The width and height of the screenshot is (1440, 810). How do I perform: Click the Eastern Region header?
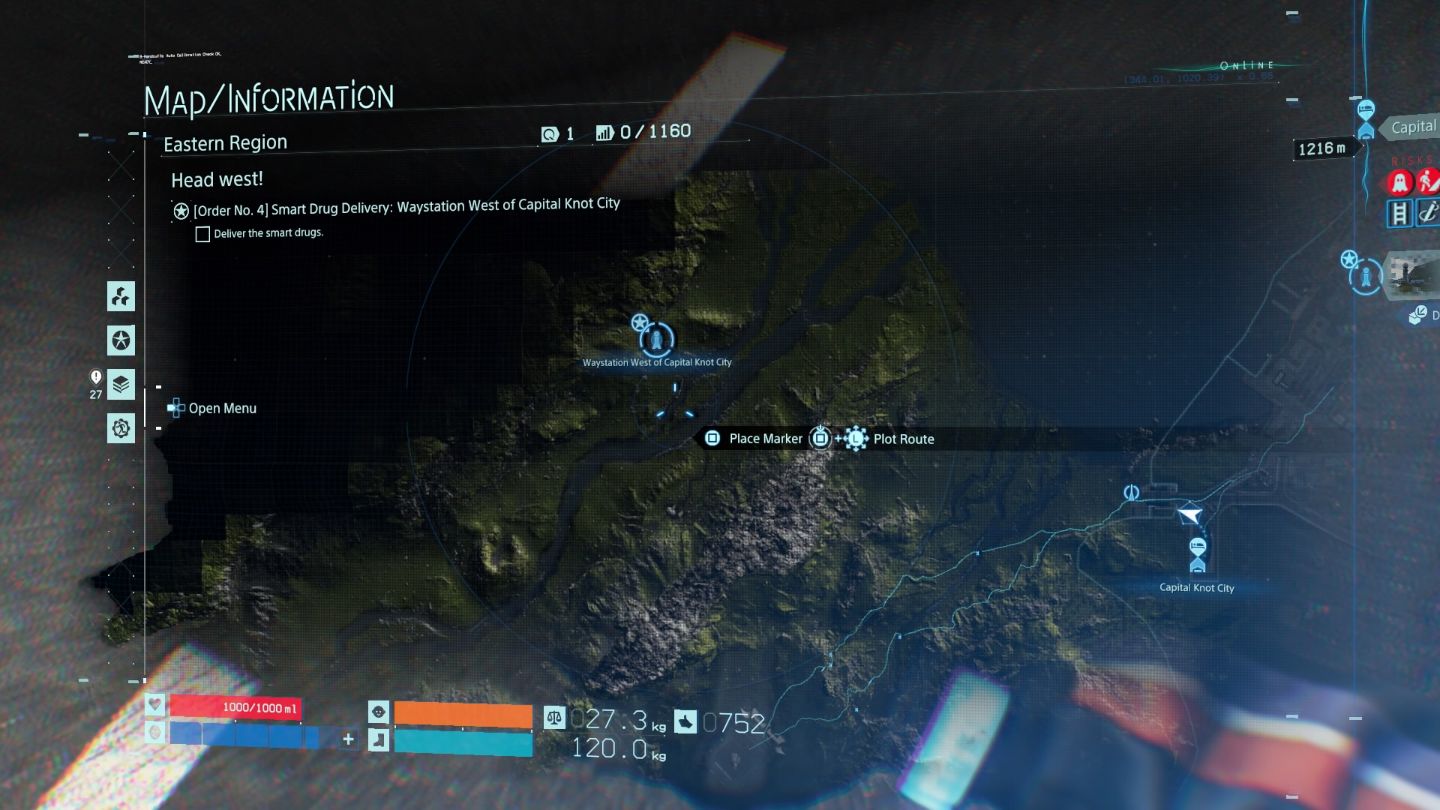(x=225, y=144)
